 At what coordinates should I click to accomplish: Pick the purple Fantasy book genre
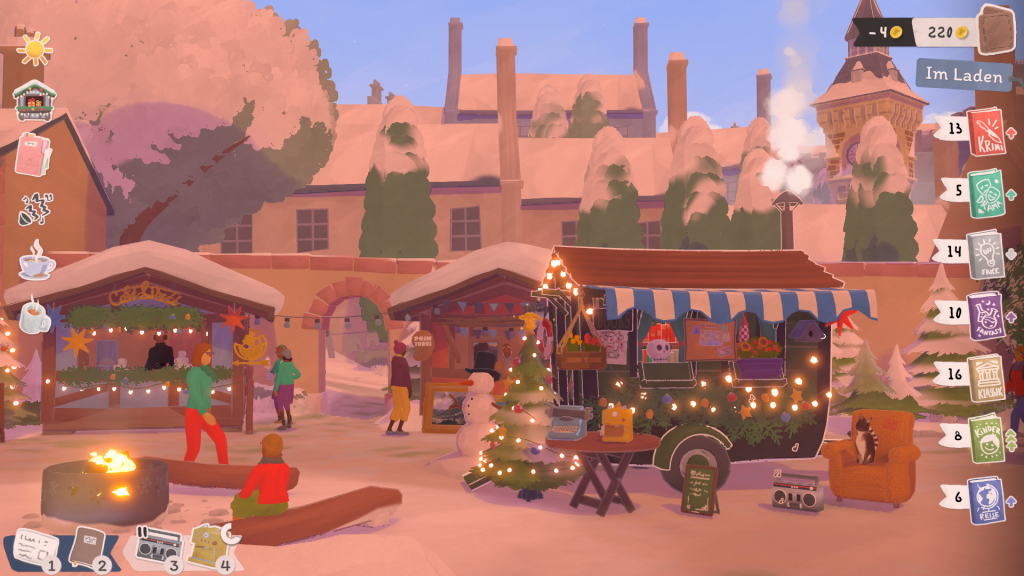pos(985,316)
